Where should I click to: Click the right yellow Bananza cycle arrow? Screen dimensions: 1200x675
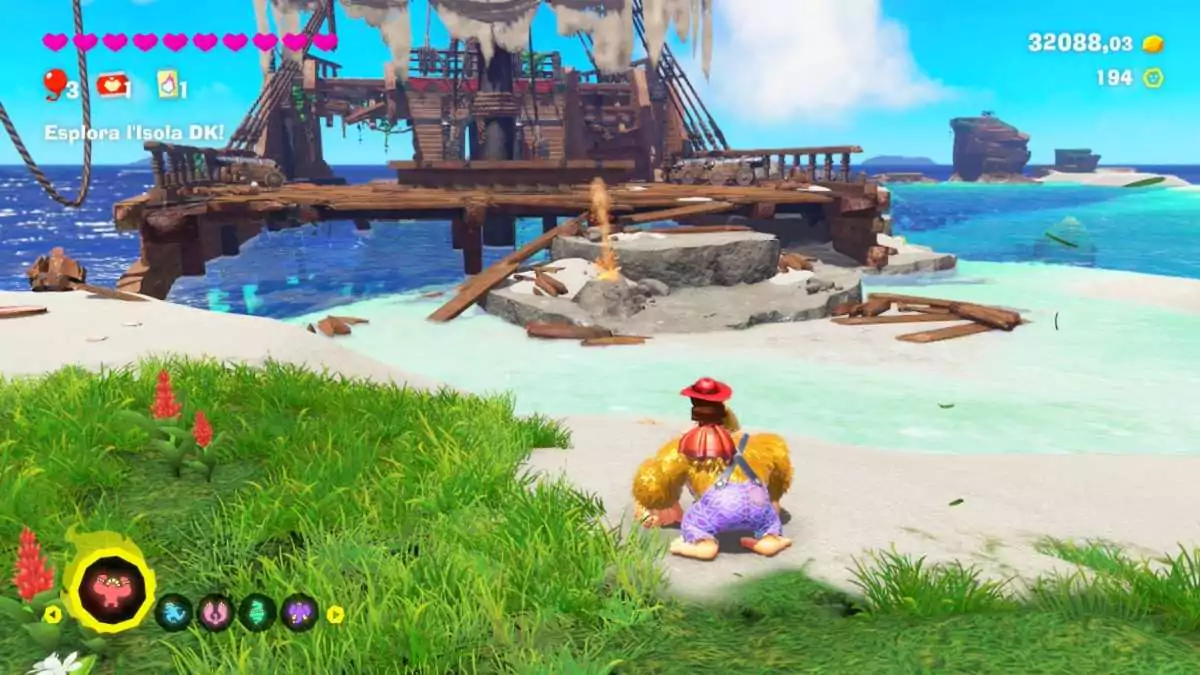tap(335, 614)
